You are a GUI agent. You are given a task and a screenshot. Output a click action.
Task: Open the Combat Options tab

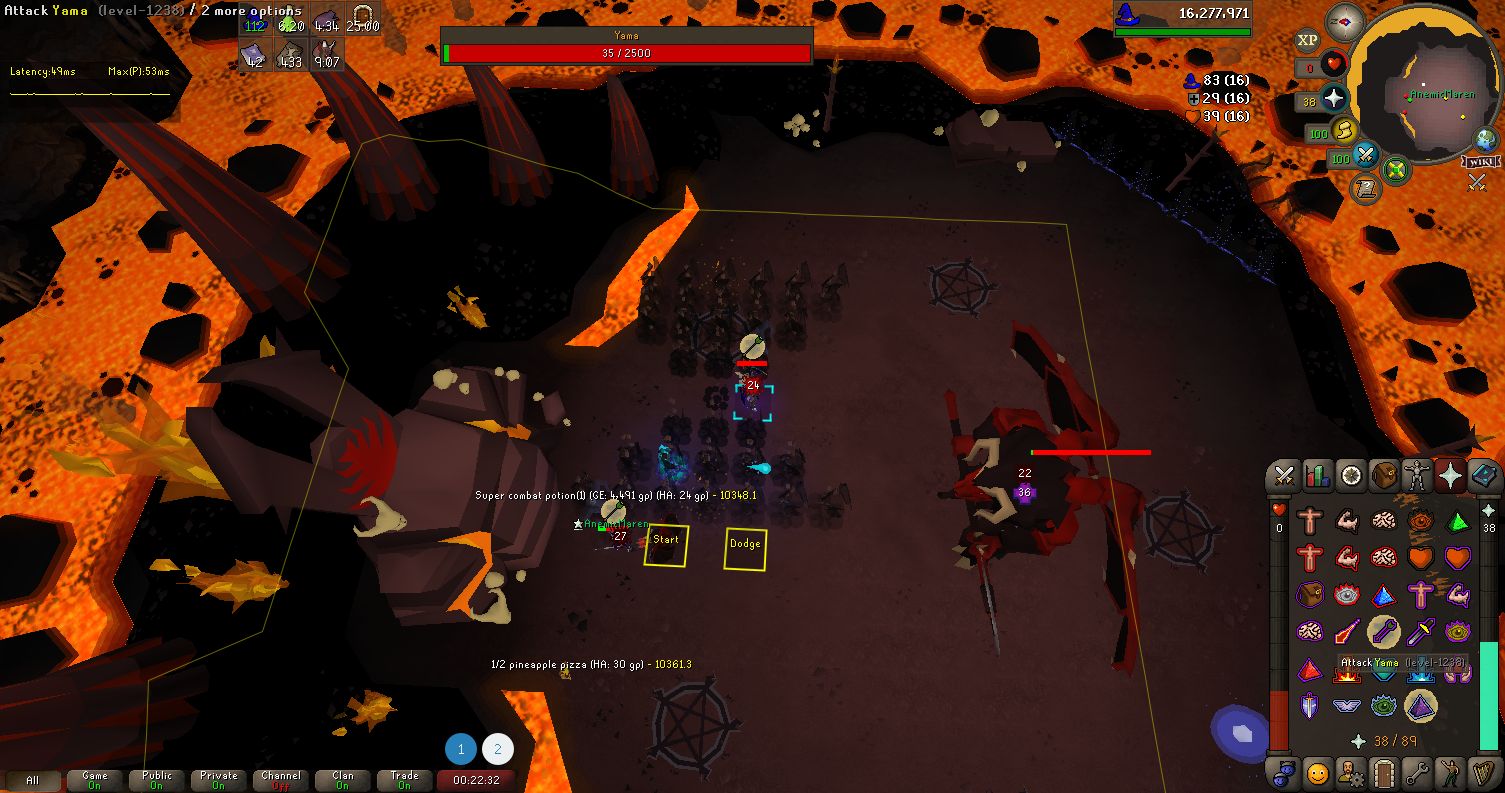(x=1285, y=476)
